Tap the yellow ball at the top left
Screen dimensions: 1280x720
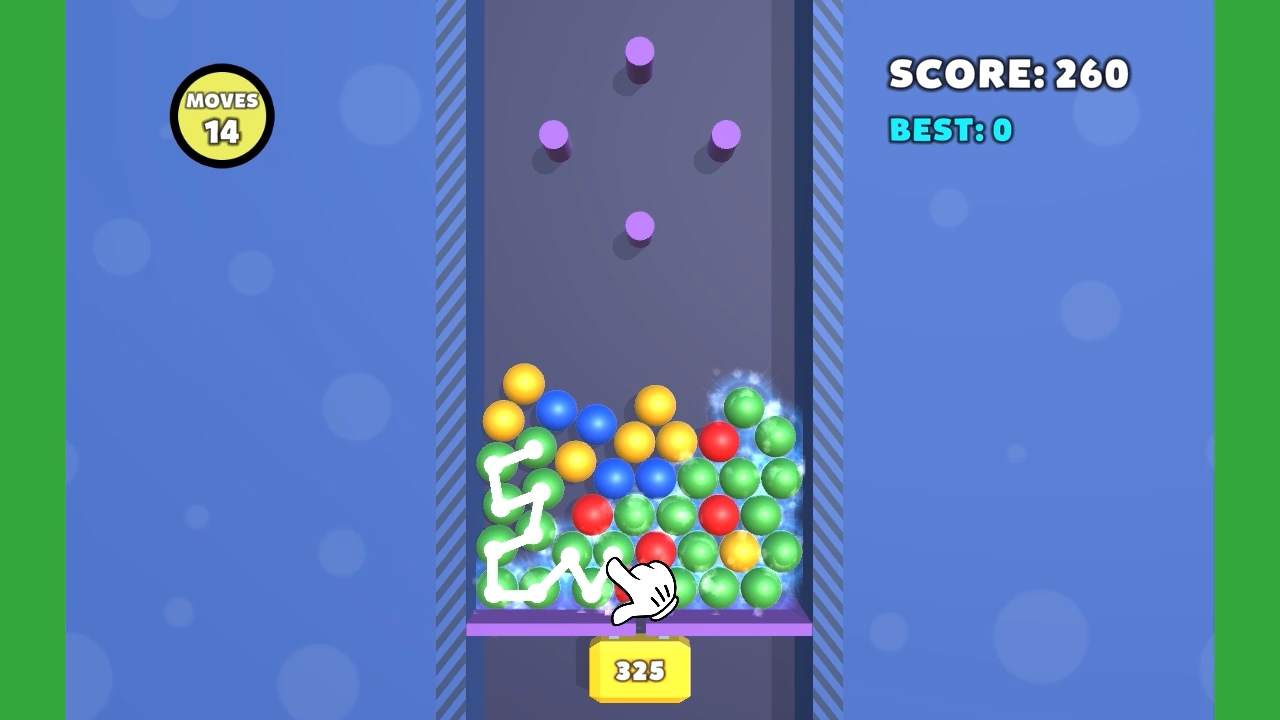(x=522, y=383)
